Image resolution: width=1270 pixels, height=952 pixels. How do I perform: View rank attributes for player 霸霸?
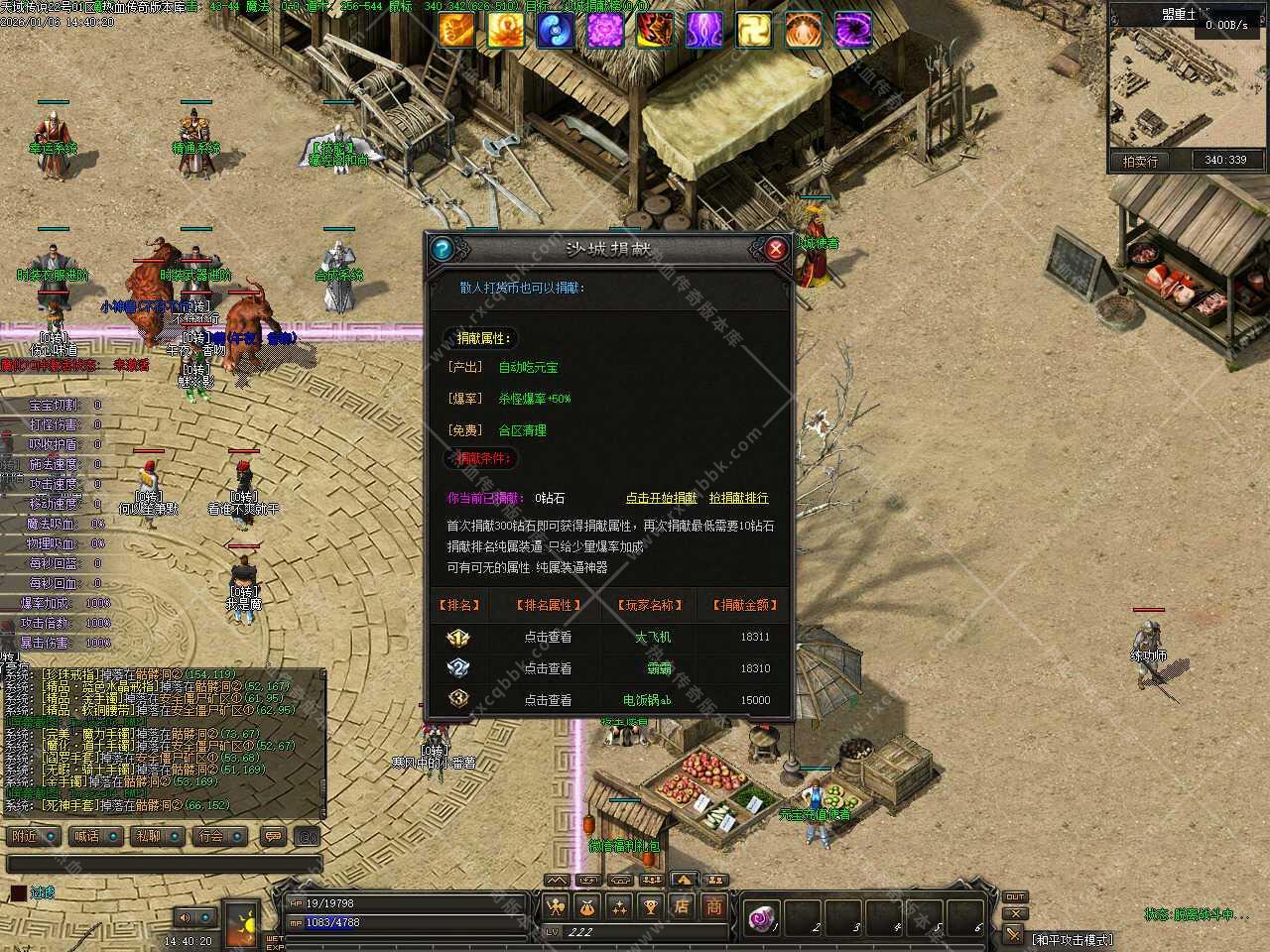pos(548,668)
